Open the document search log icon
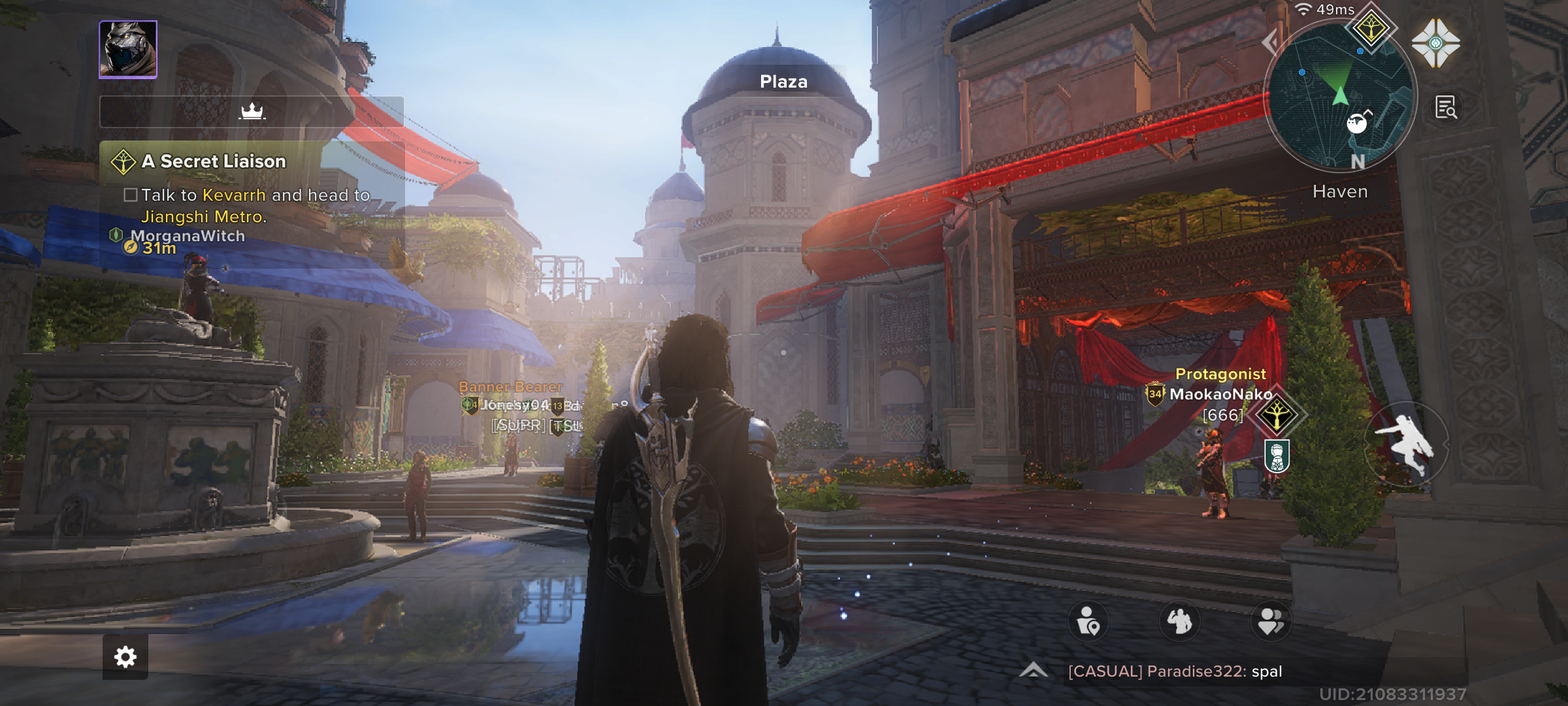1568x706 pixels. [x=1445, y=107]
